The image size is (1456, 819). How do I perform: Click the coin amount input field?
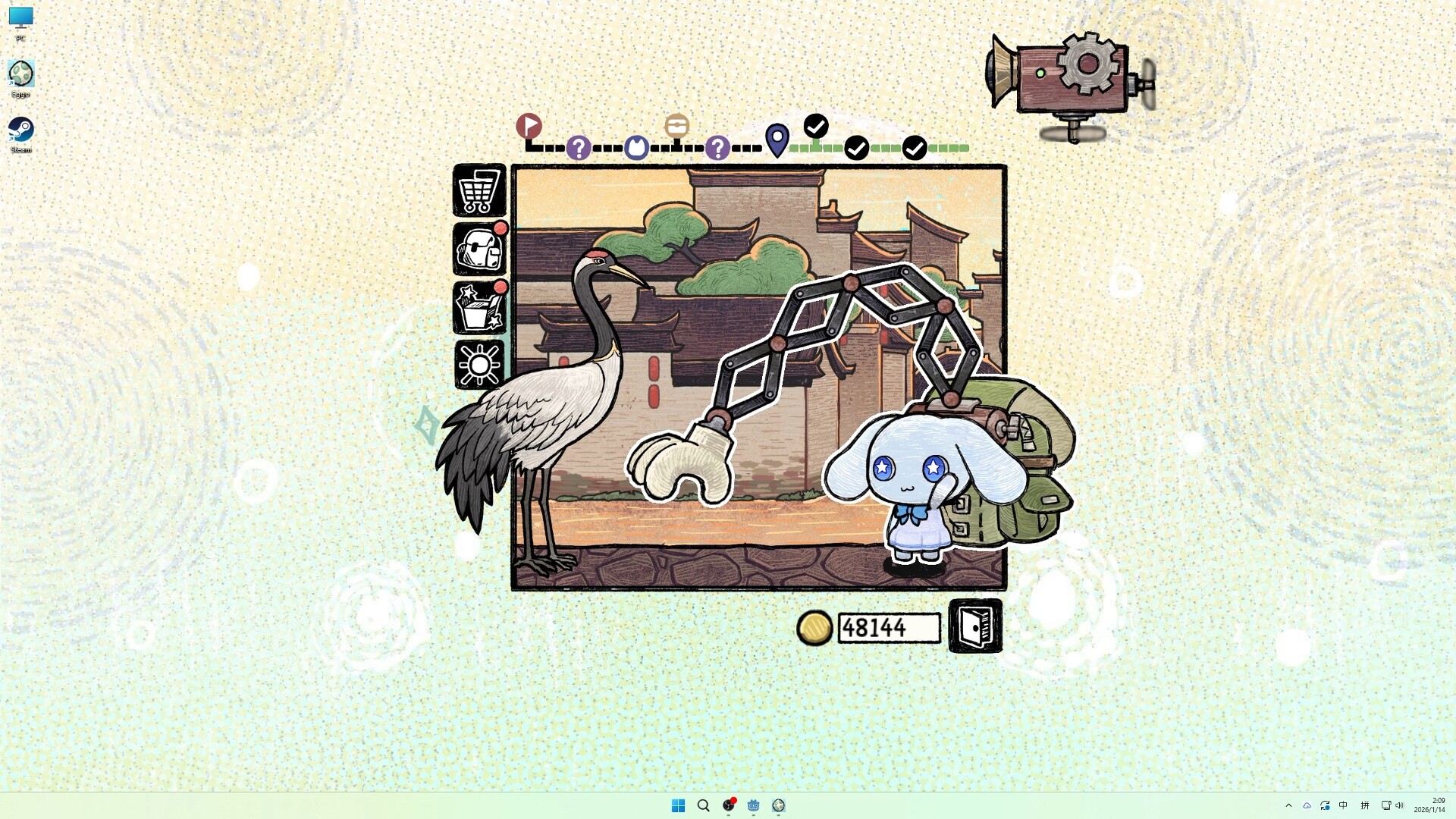887,627
